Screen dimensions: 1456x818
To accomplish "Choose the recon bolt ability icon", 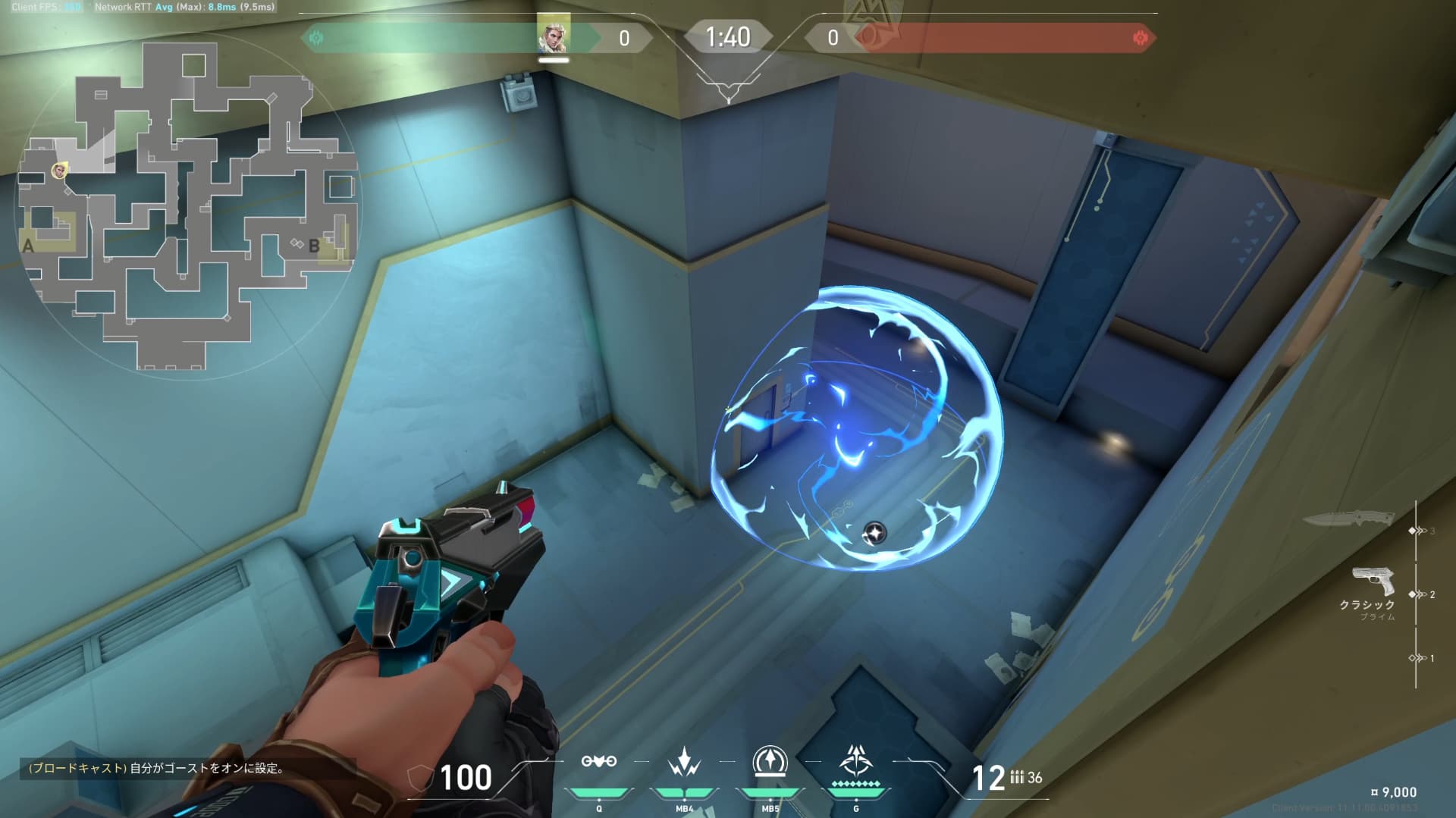I will [x=770, y=761].
